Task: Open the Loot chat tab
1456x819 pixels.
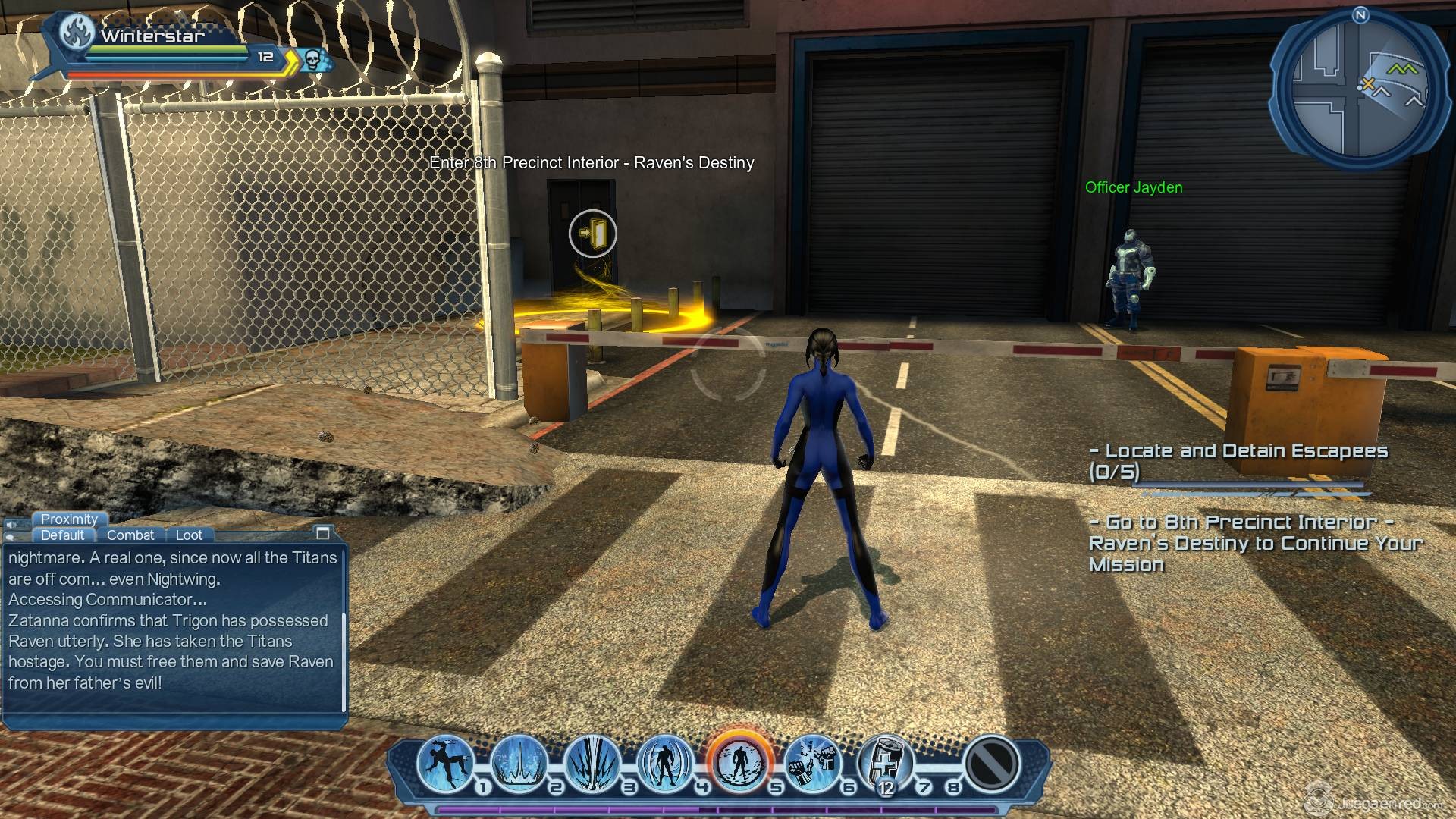Action: click(x=189, y=535)
